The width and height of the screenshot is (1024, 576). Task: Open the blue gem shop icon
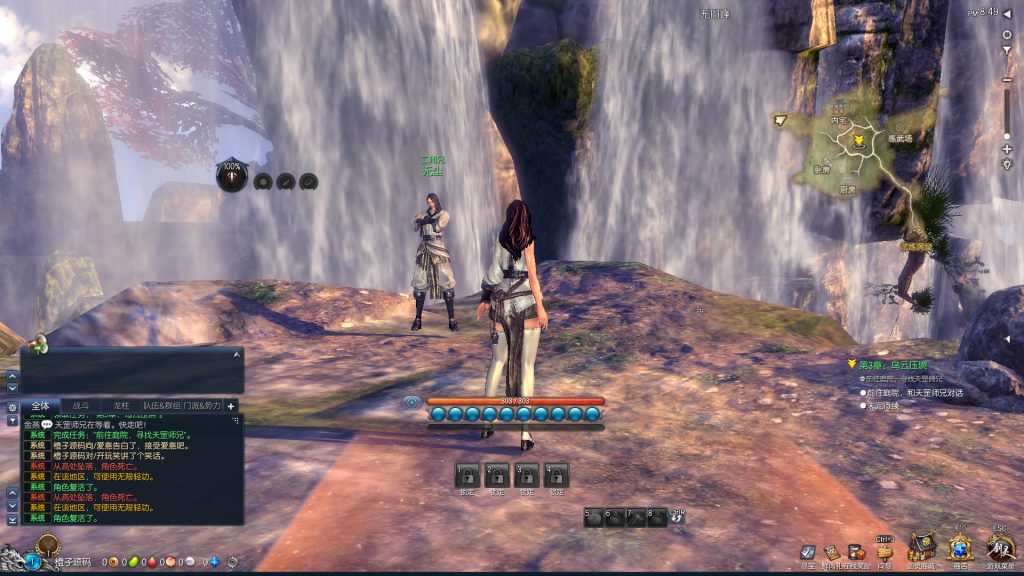(961, 547)
